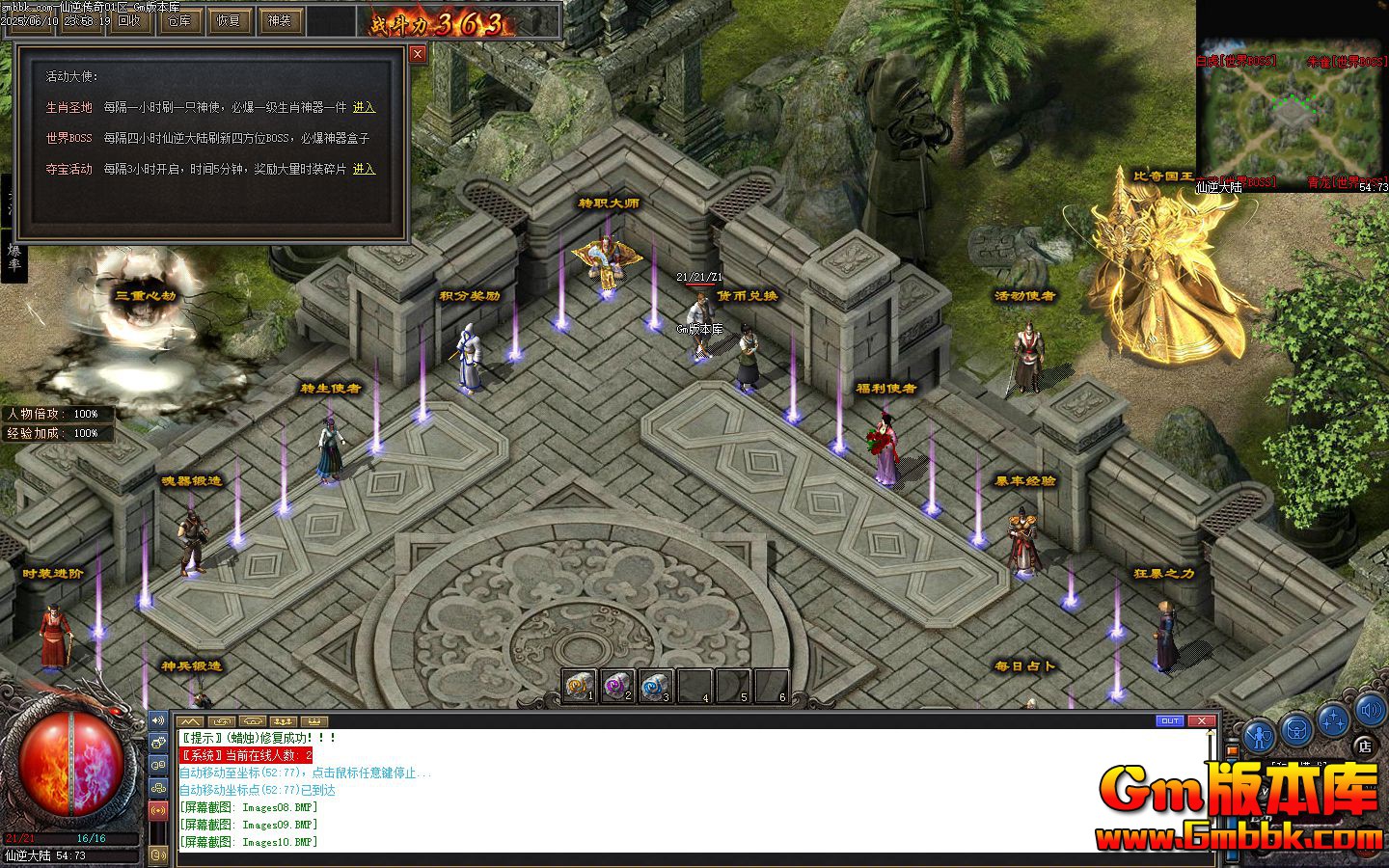Enter the 生肖圣地 event via 进入 link
The width and height of the screenshot is (1389, 868).
[364, 107]
